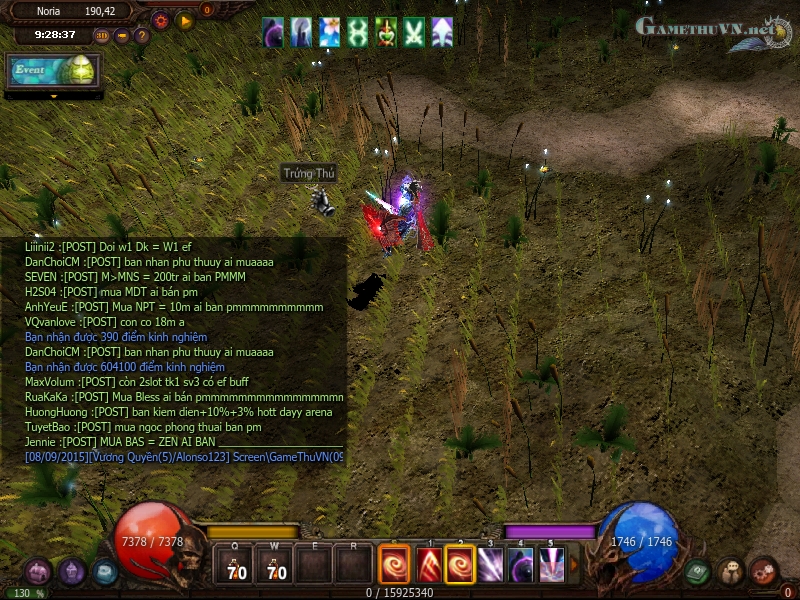Select the highlighted fire swirl skill in slot 2
Viewport: 800px width, 600px height.
click(460, 566)
